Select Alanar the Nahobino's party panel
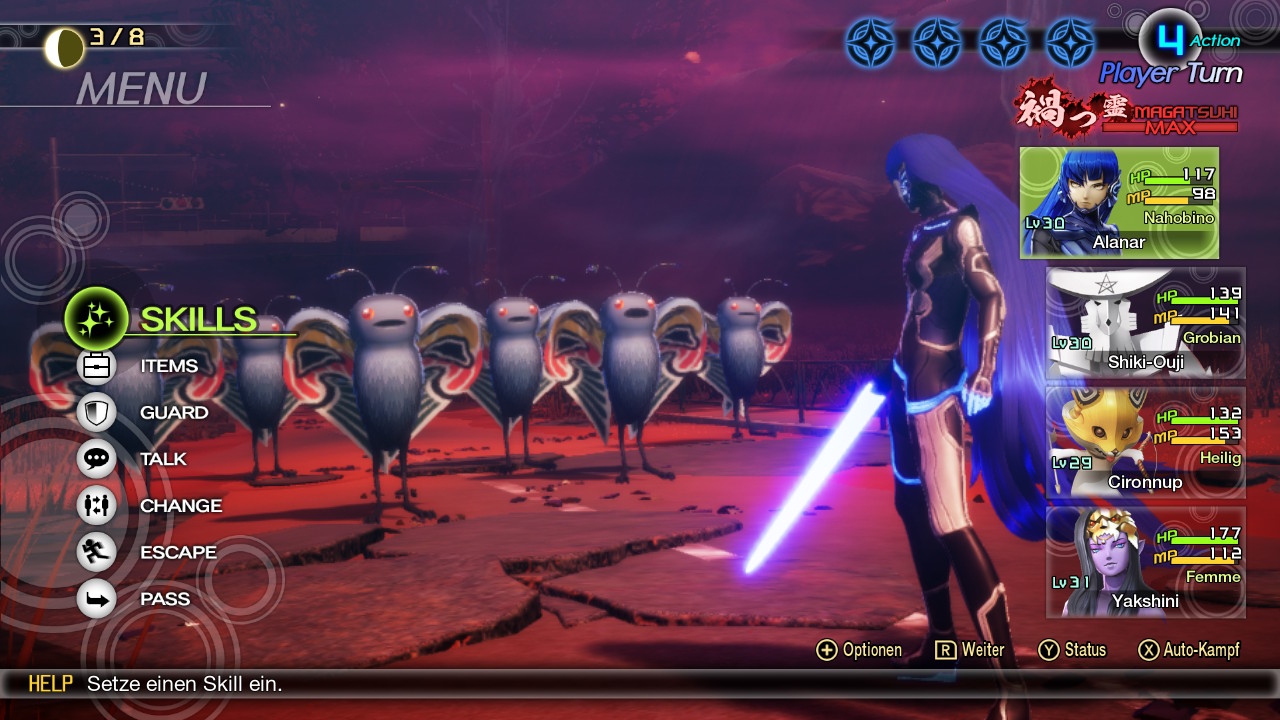 [1119, 203]
